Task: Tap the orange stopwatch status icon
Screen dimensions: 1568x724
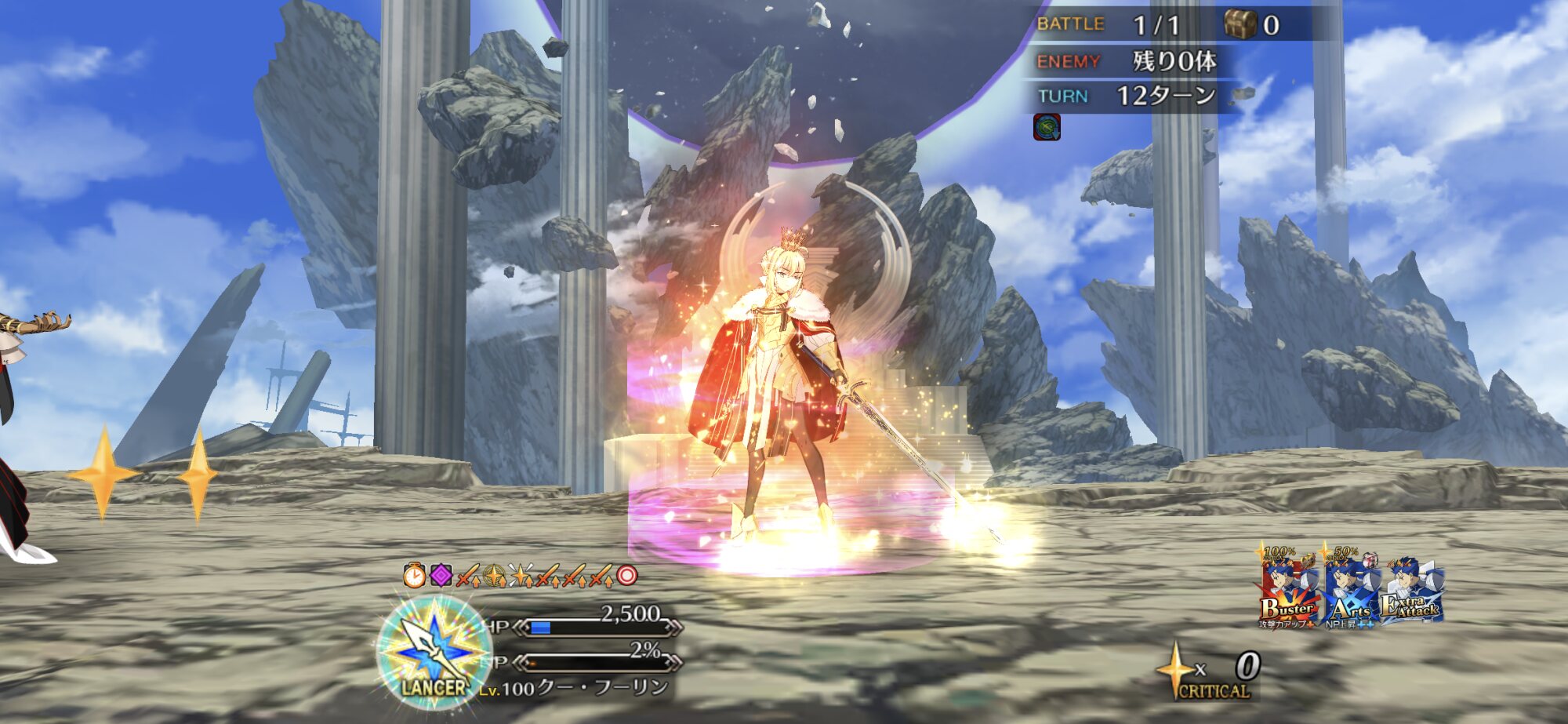Action: 414,577
